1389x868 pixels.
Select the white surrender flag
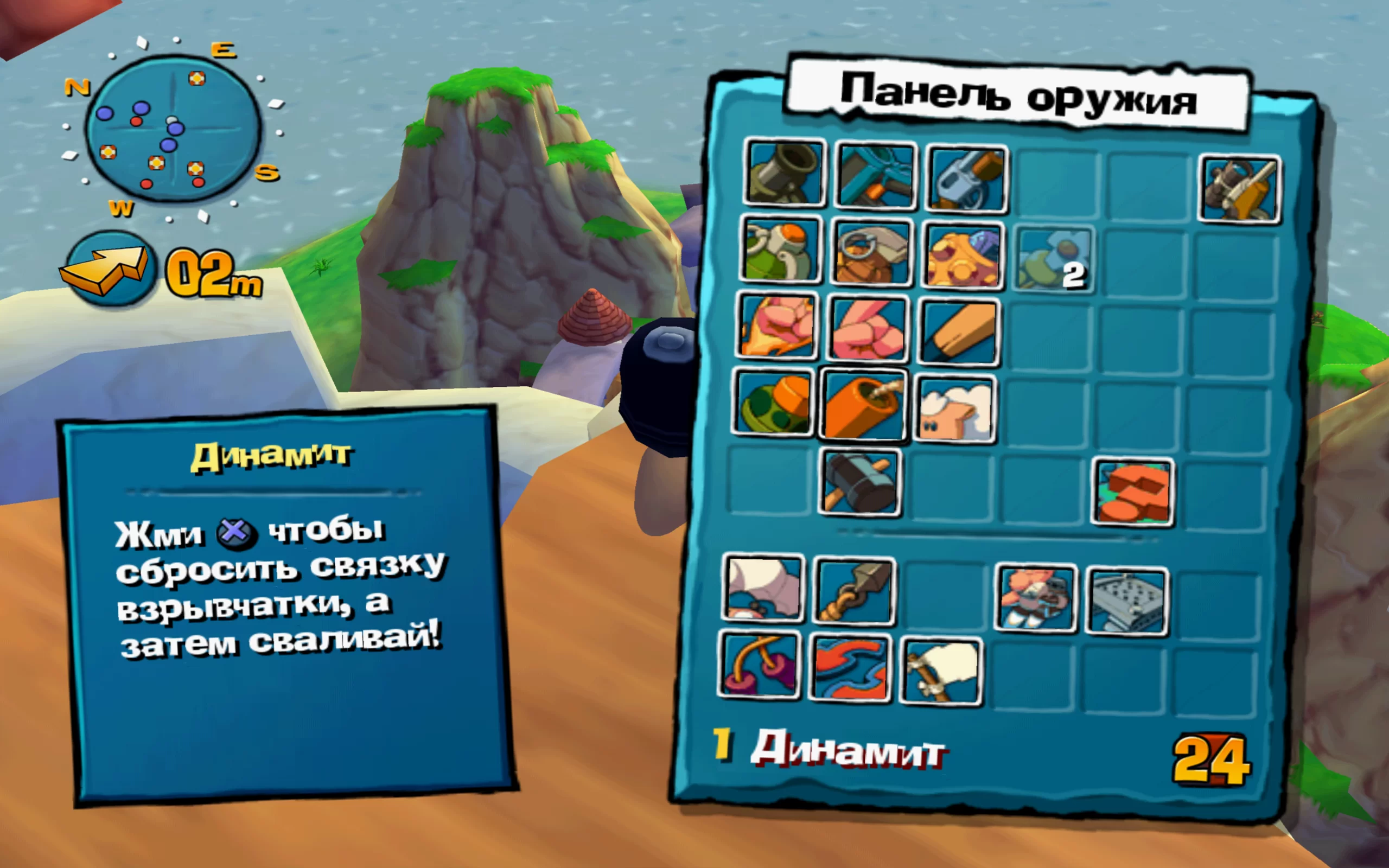(941, 672)
